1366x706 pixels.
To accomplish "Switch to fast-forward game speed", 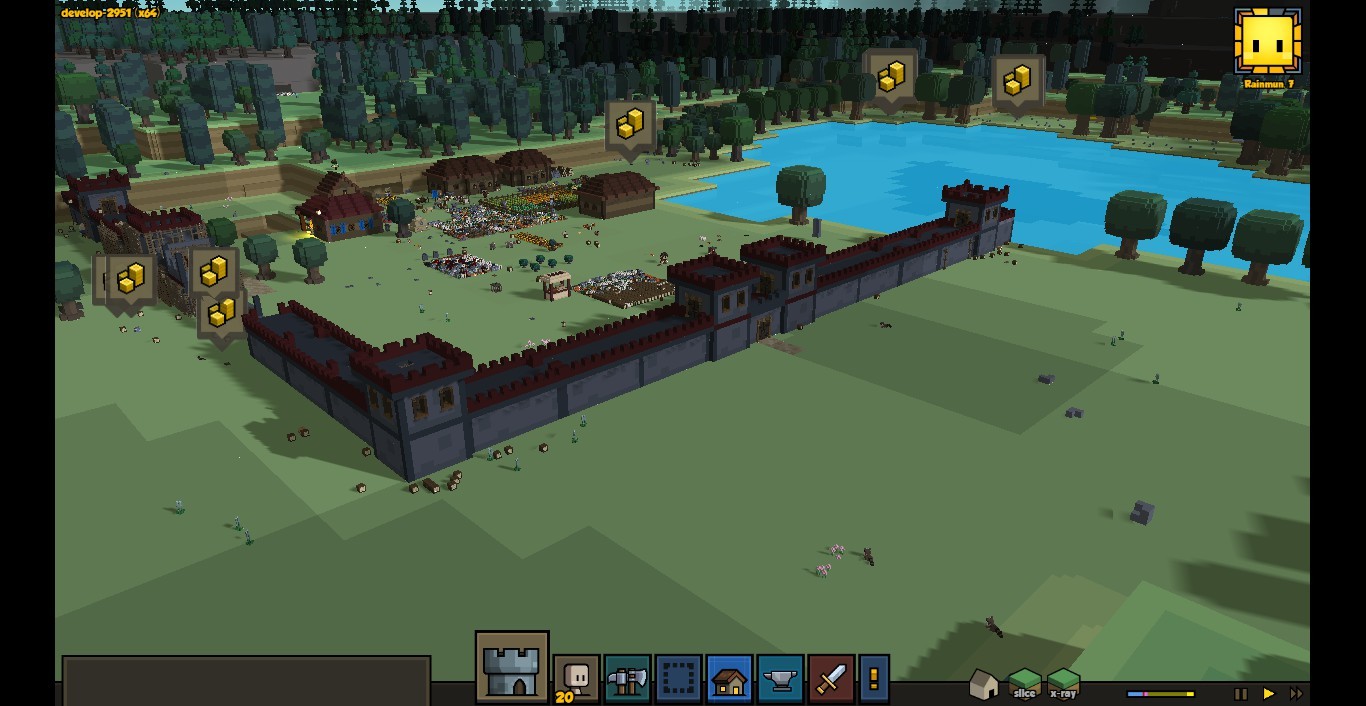I will tap(1296, 693).
